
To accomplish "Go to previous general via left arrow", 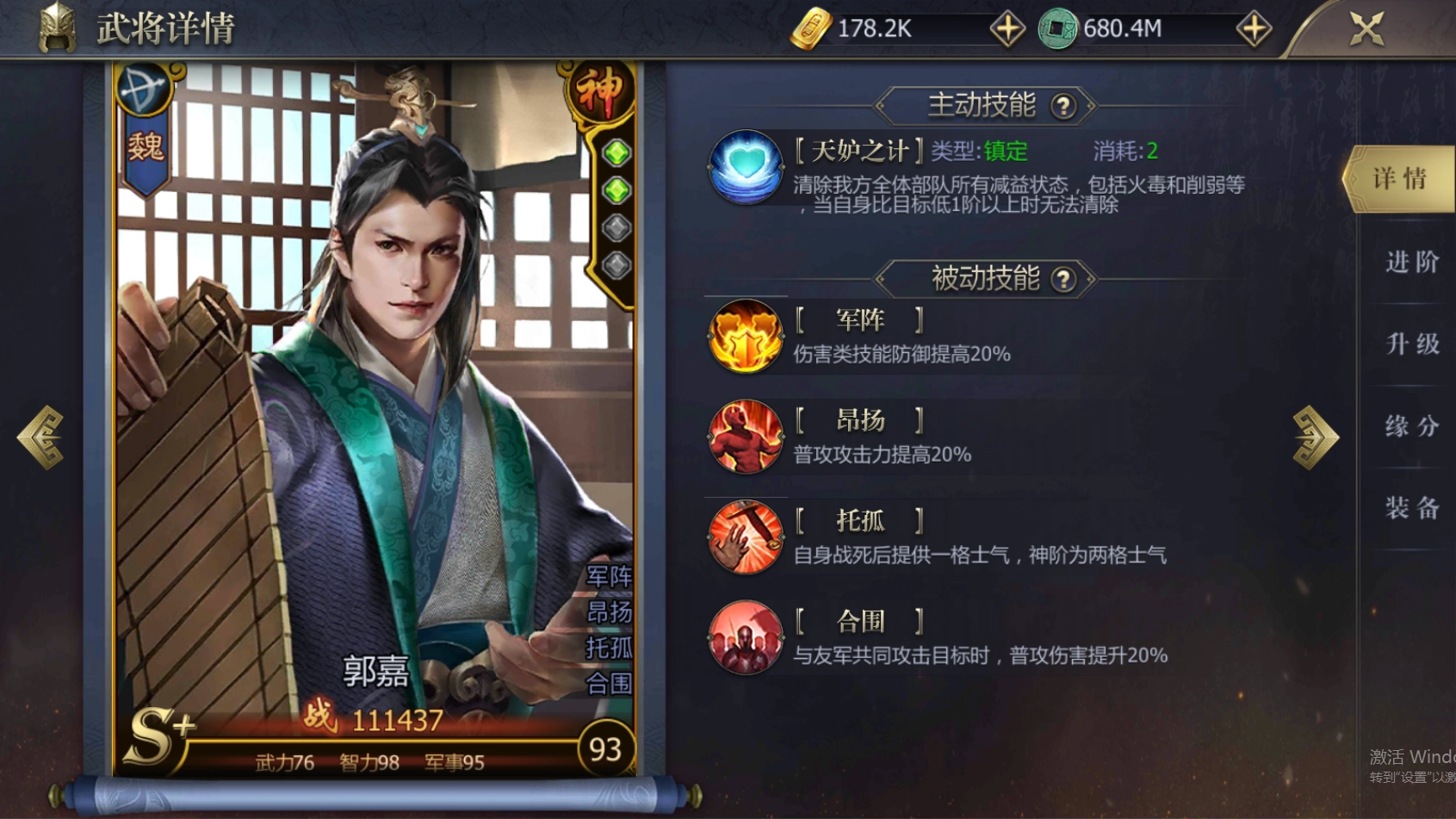I will [39, 437].
